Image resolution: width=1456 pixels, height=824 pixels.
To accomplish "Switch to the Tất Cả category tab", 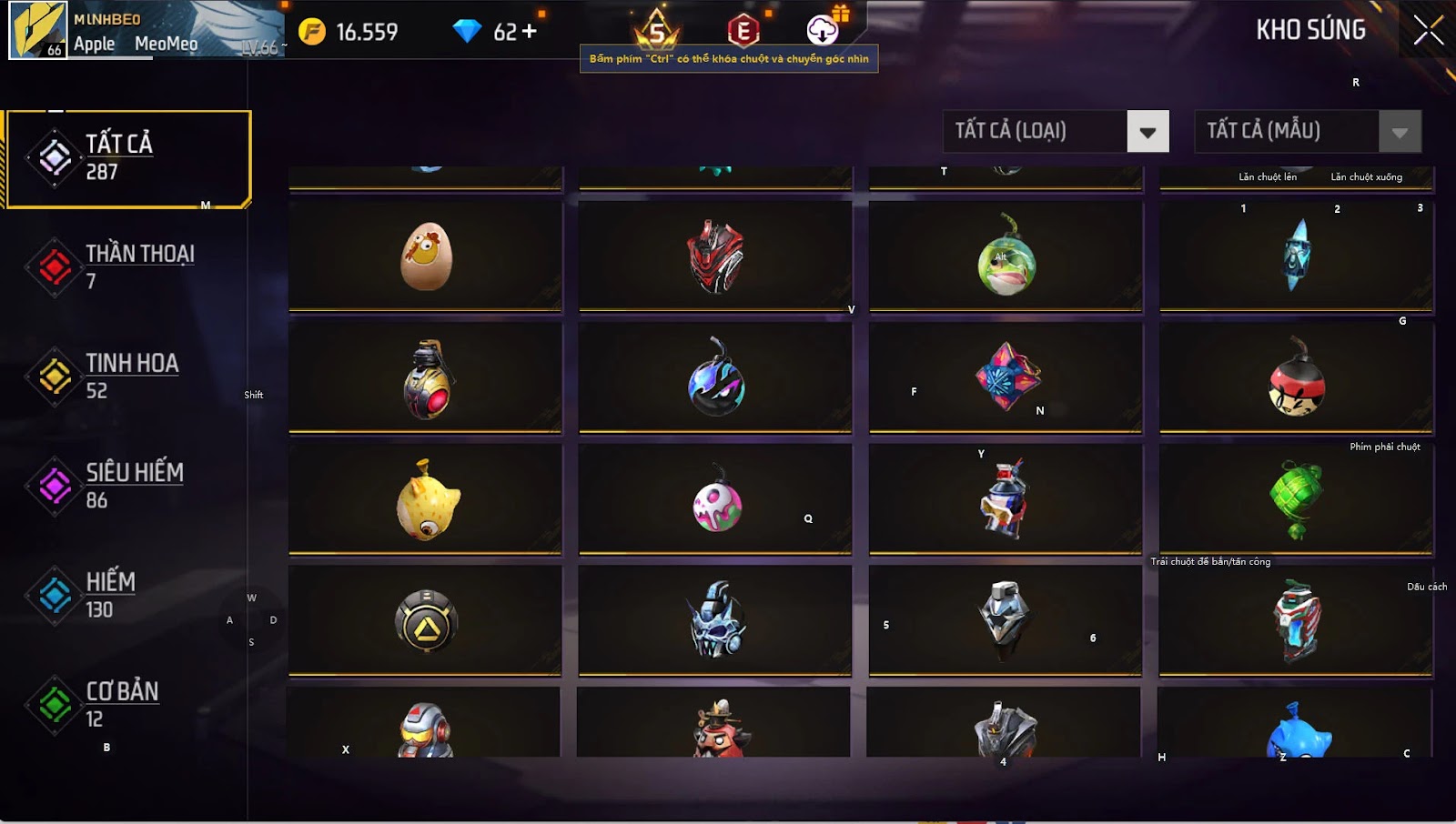I will click(x=127, y=159).
